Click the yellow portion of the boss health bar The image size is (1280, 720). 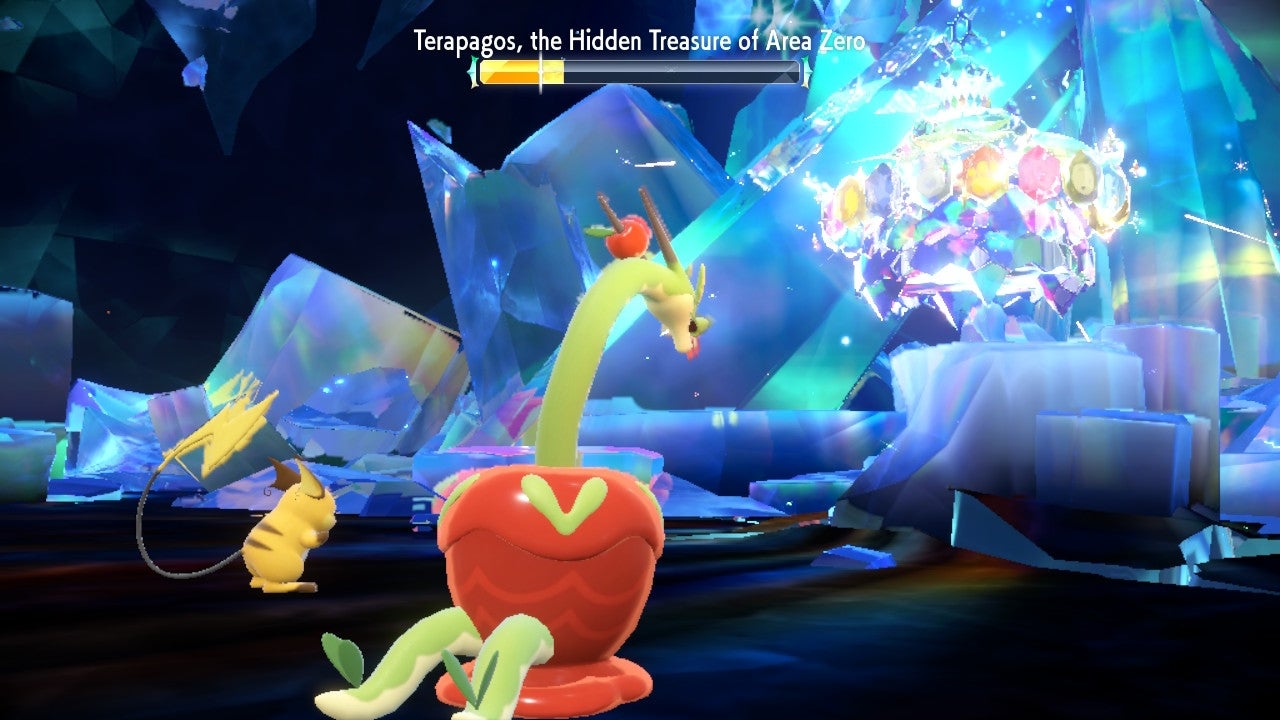[x=520, y=70]
